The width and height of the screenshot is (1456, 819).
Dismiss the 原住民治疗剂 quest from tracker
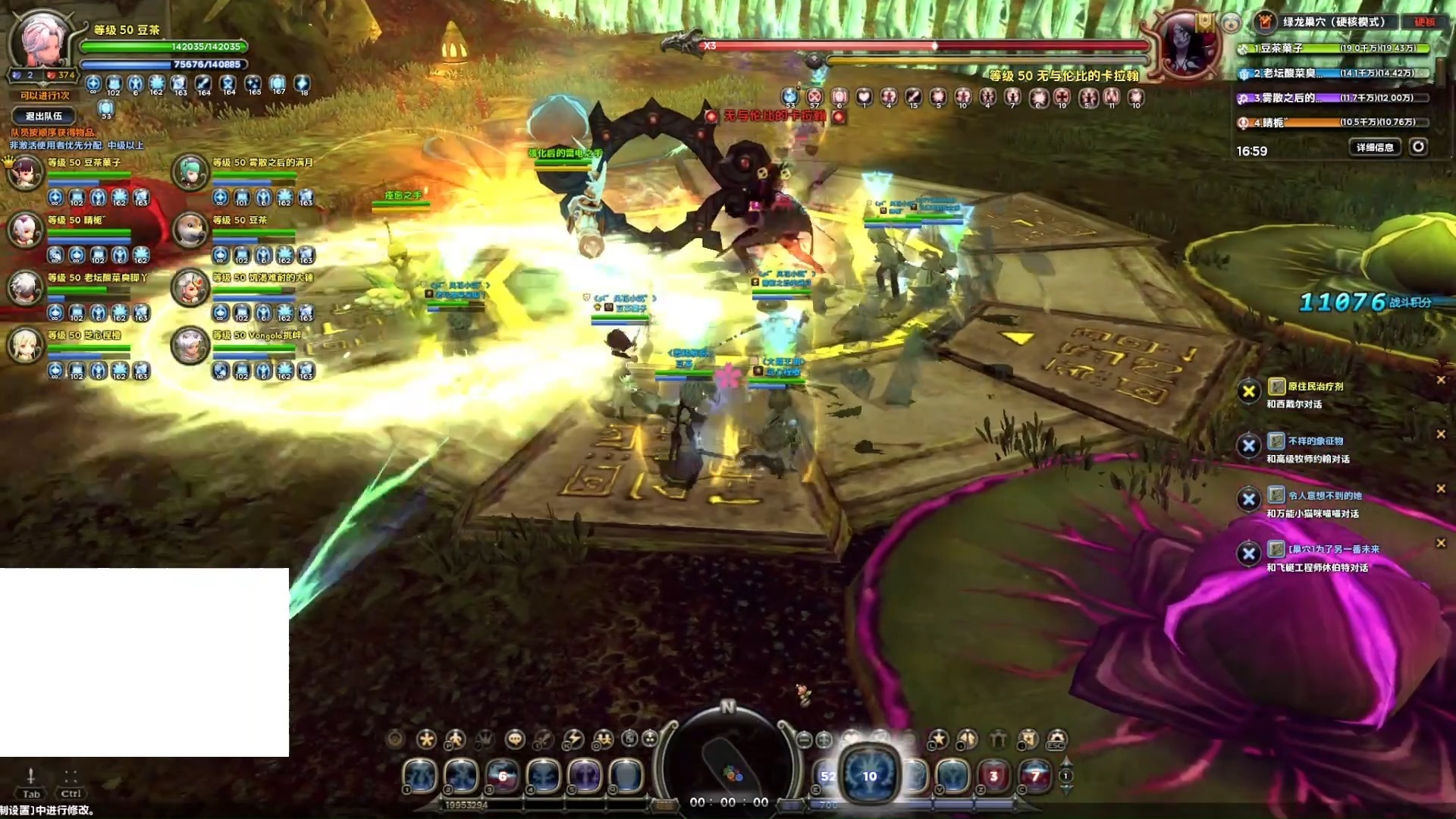coord(1441,380)
